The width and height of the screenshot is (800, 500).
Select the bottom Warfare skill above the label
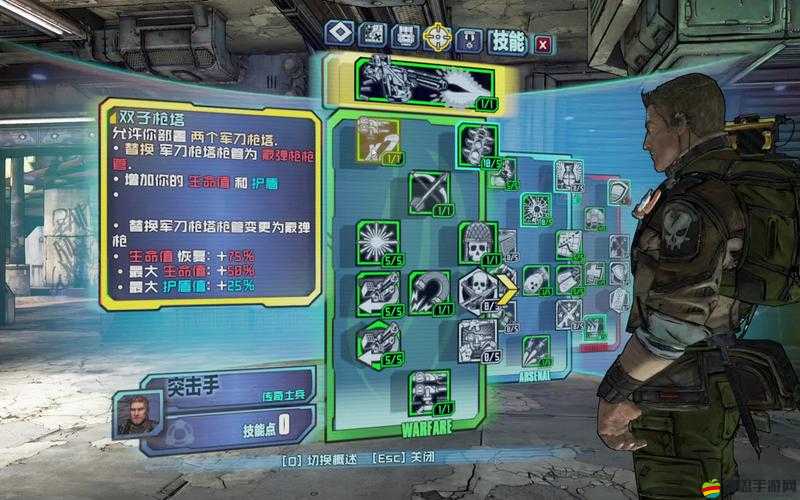click(428, 390)
